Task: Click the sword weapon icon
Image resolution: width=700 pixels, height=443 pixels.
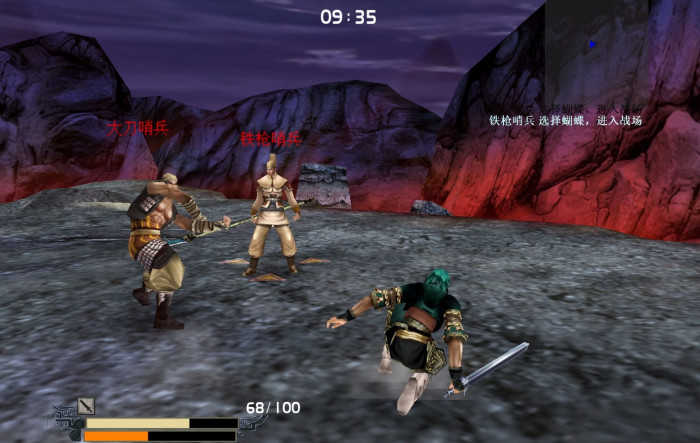Action: 86,405
